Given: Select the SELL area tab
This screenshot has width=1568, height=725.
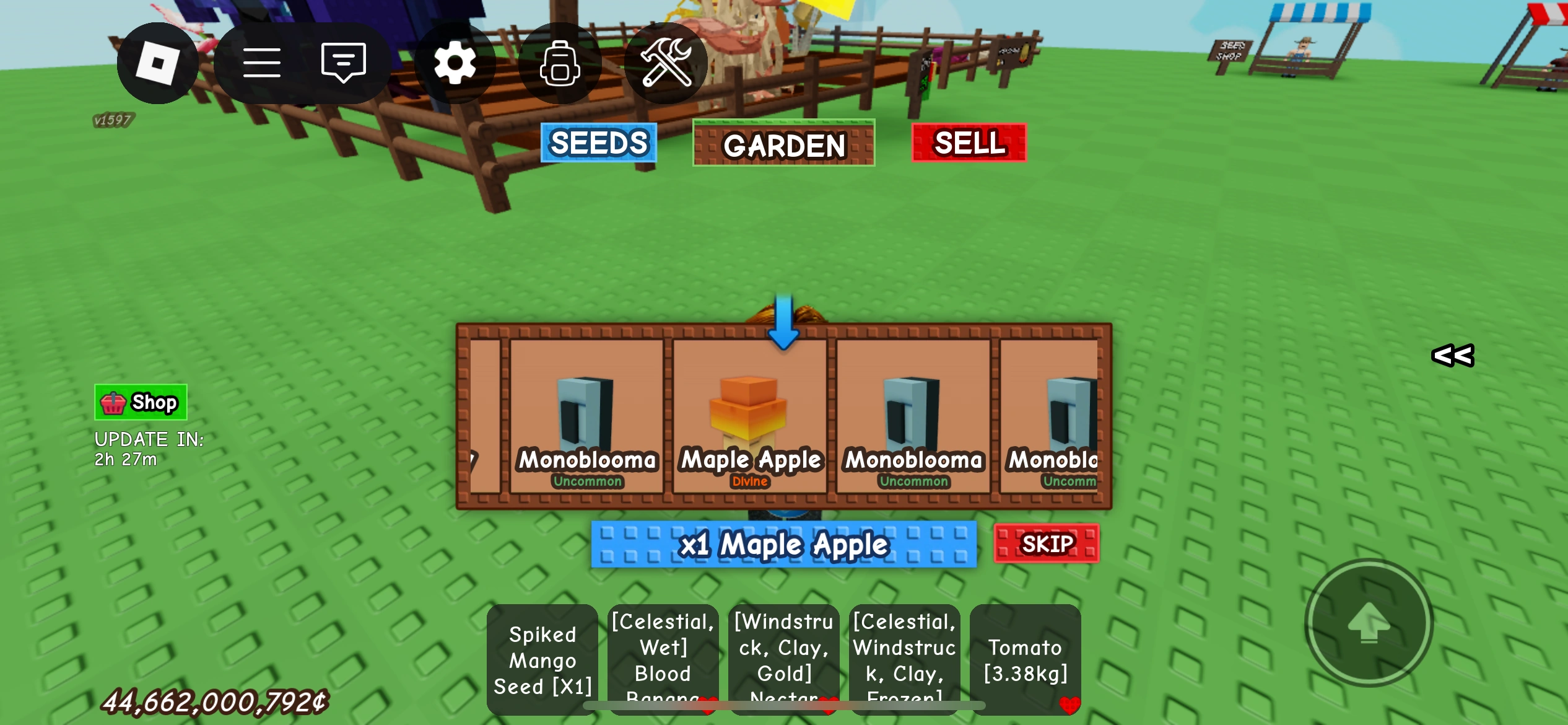Looking at the screenshot, I should point(969,143).
